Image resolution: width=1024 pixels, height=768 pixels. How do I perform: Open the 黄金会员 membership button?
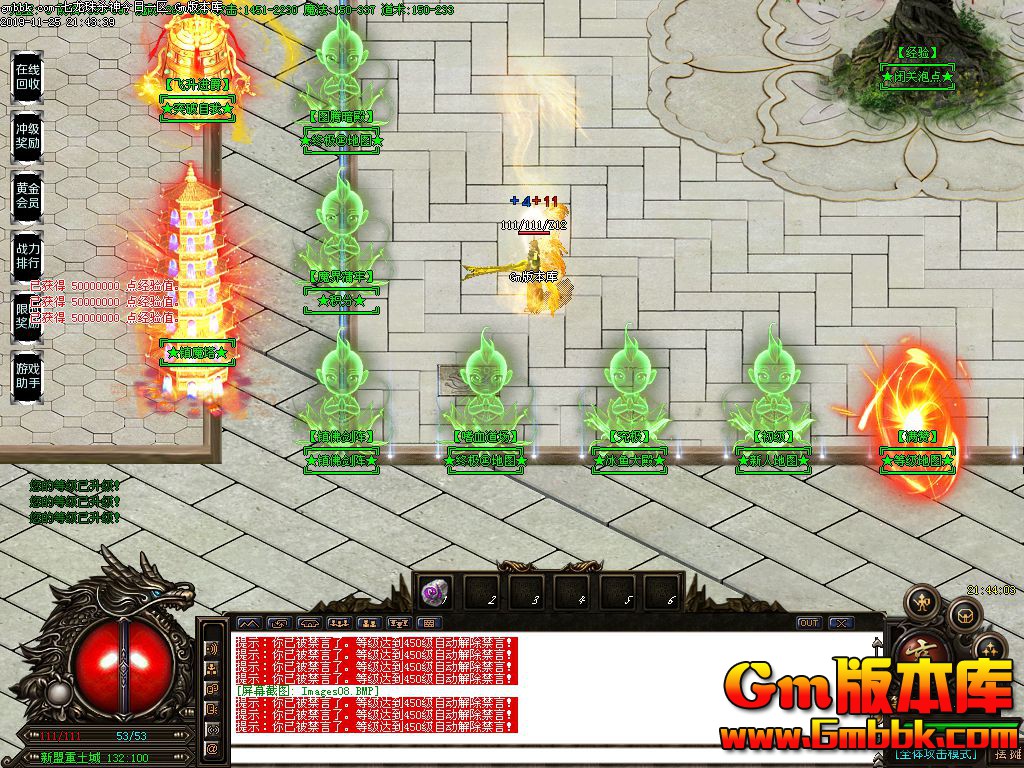[x=27, y=195]
